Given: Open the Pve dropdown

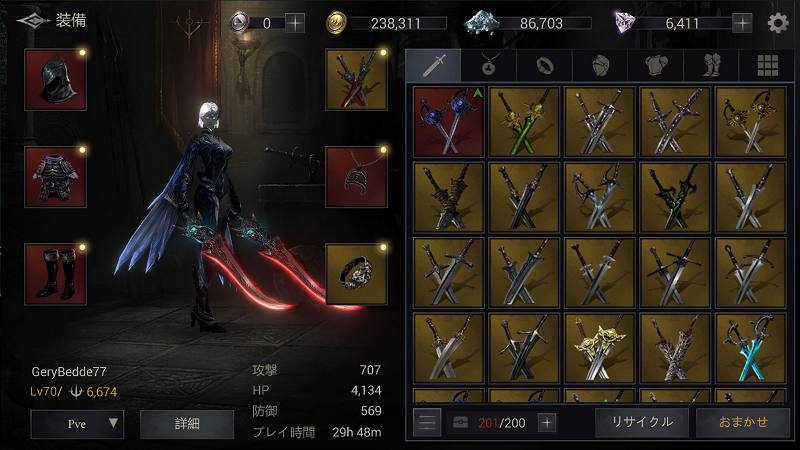Looking at the screenshot, I should [77, 423].
